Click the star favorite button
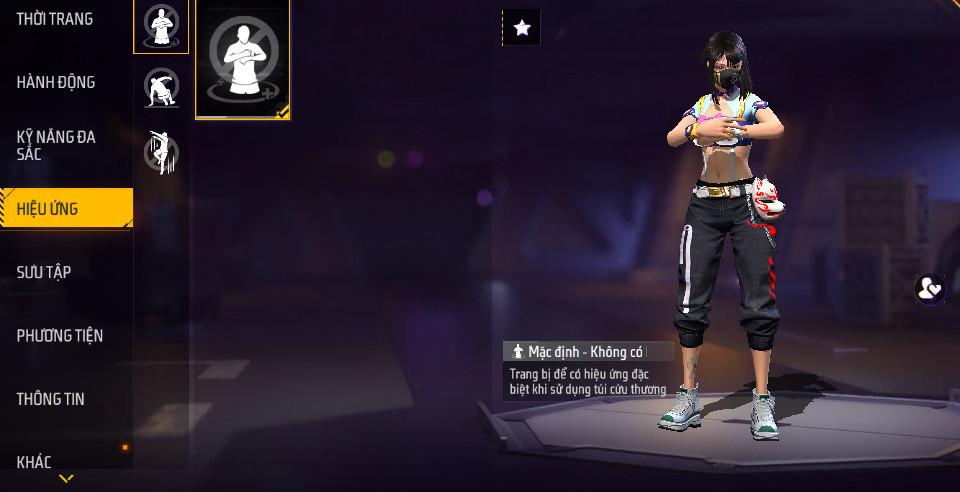This screenshot has height=492, width=960. pyautogui.click(x=521, y=28)
